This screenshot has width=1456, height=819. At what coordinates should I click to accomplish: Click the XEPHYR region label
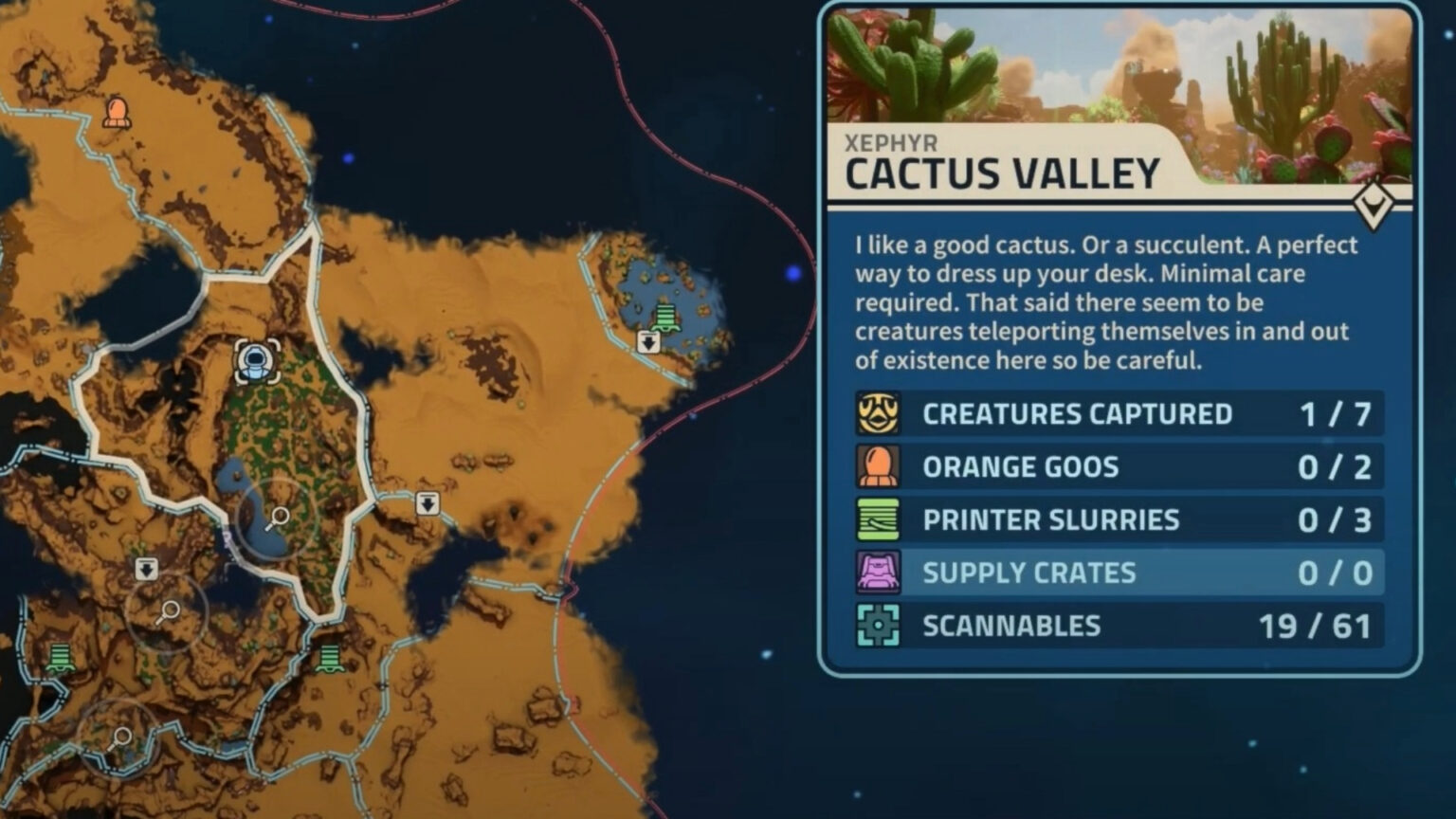pos(888,140)
